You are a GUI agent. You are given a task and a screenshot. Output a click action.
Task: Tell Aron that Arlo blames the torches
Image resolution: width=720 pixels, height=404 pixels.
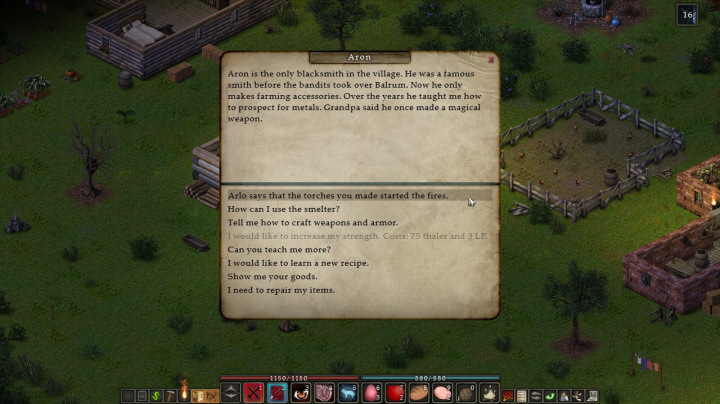point(337,196)
